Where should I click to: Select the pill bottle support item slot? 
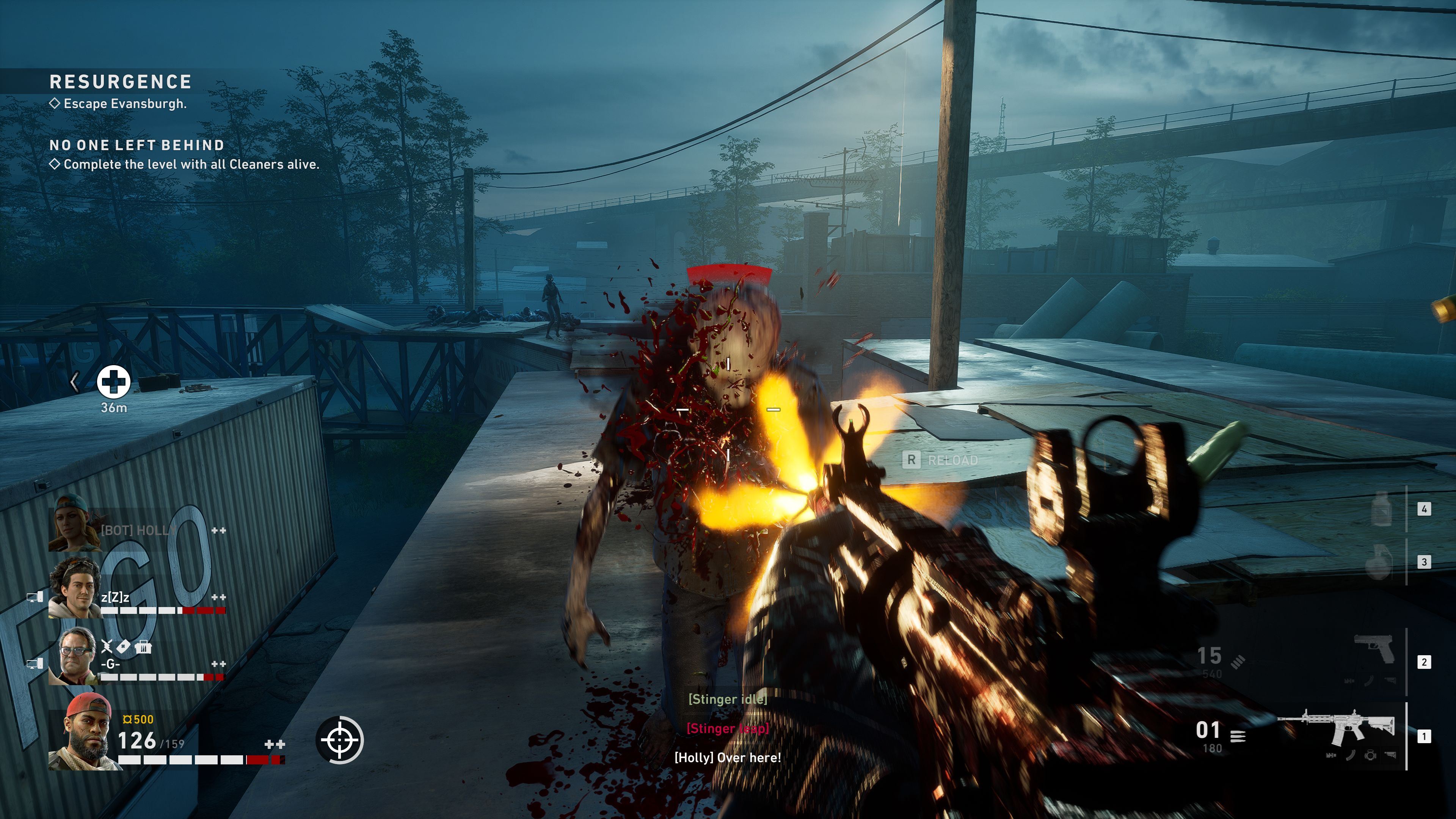coord(1381,509)
